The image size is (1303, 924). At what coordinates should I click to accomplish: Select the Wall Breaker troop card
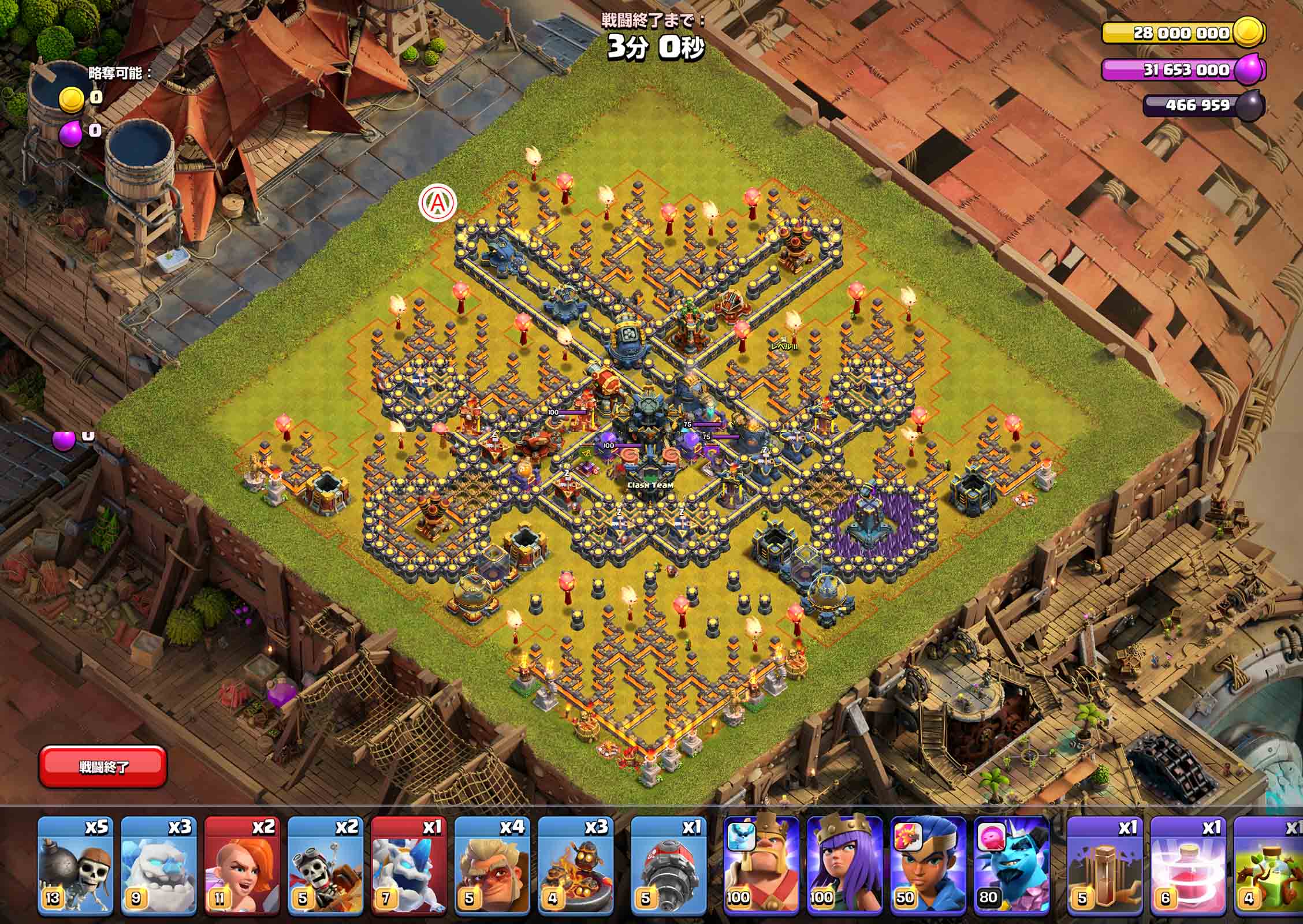click(x=75, y=866)
